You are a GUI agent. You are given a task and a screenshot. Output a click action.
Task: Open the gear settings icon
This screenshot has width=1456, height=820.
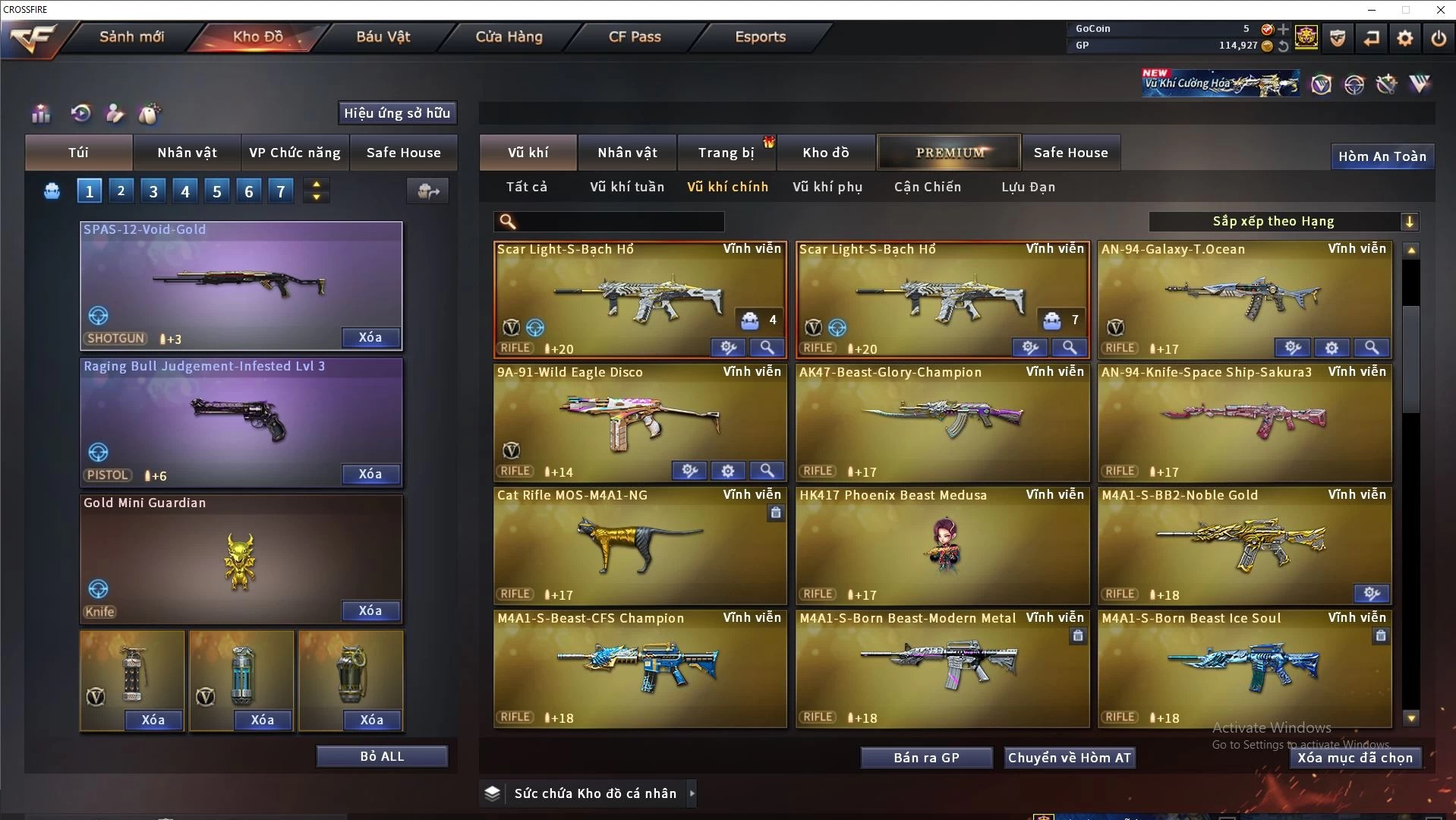tap(1405, 38)
